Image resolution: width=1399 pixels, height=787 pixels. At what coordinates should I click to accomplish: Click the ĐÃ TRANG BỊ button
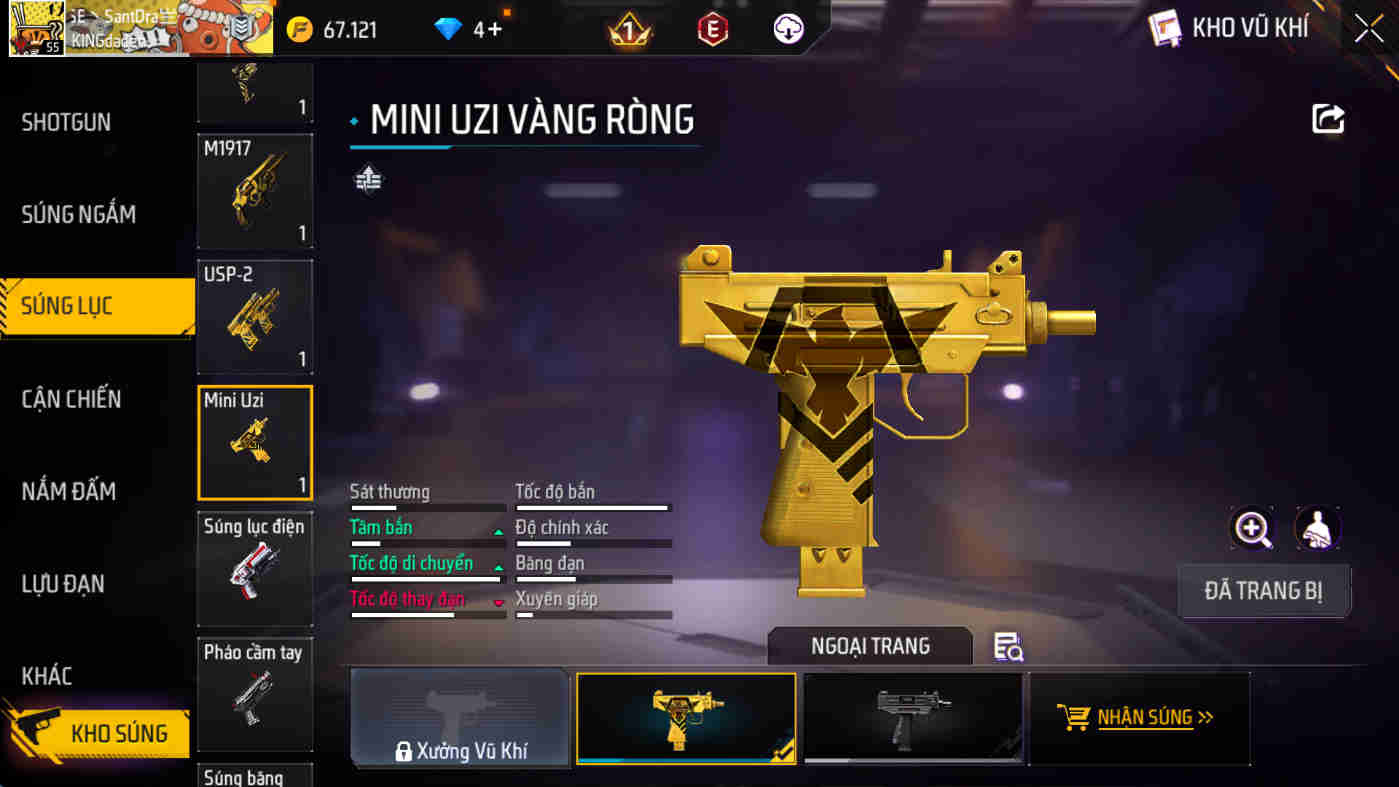pos(1264,591)
